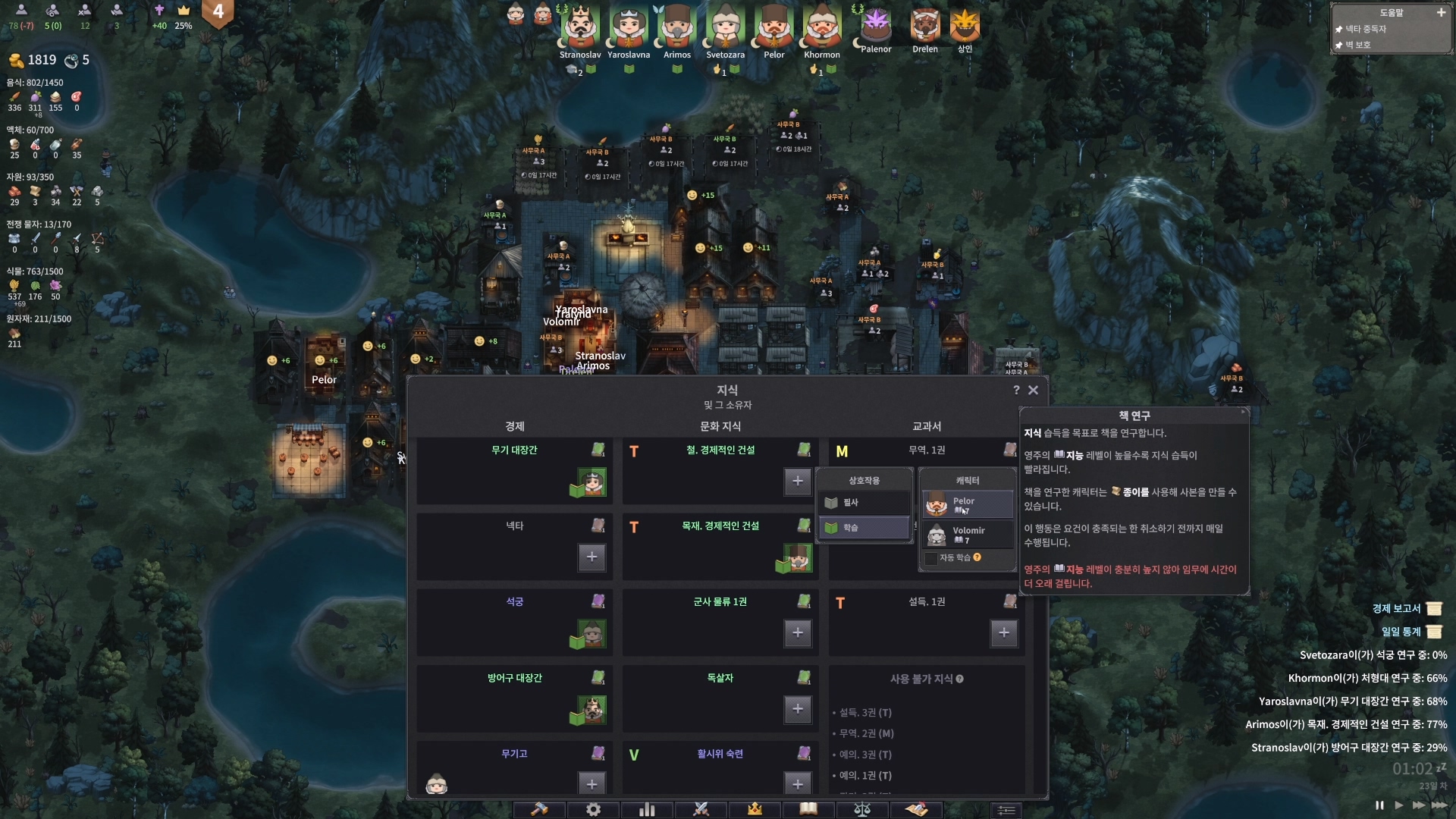Expand the 도움말 help panel with plus
The width and height of the screenshot is (1456, 819).
click(x=1441, y=12)
